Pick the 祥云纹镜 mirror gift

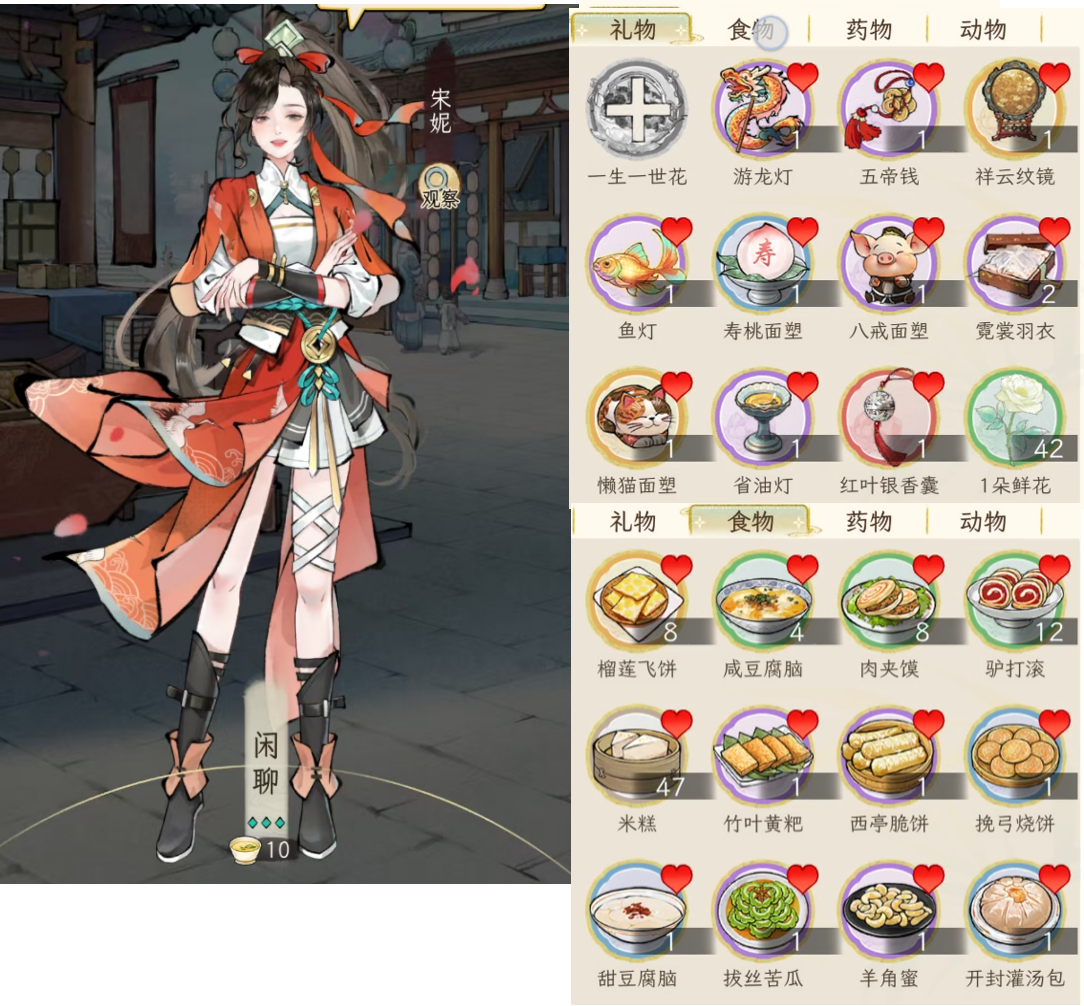[1015, 109]
